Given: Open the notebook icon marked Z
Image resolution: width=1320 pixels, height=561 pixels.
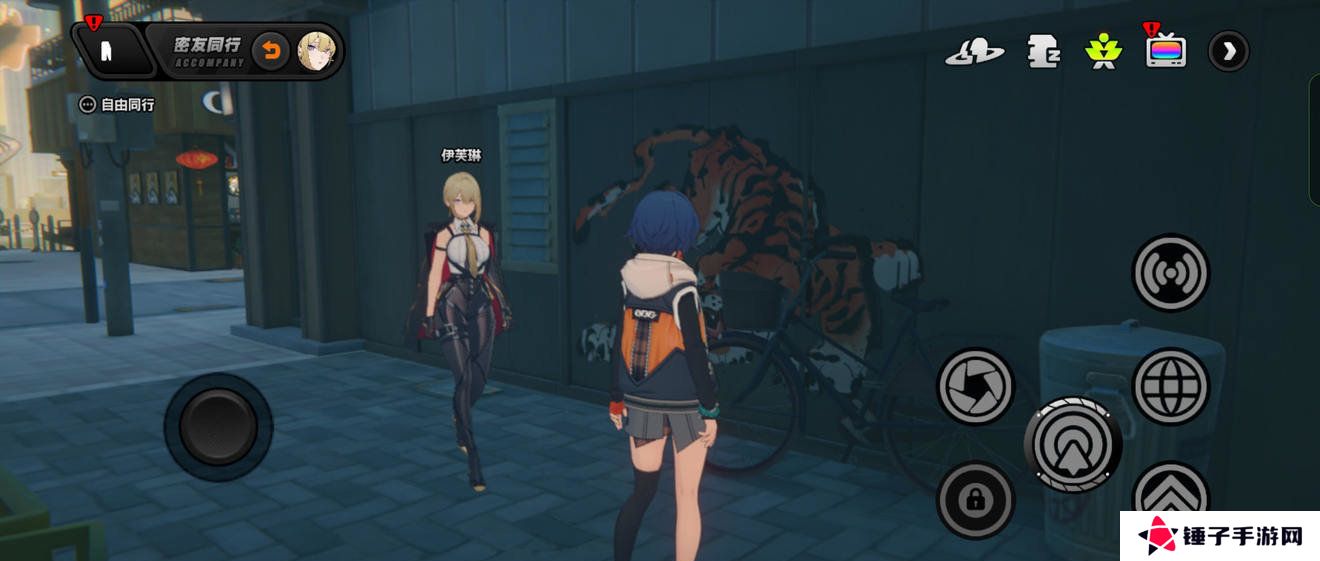Looking at the screenshot, I should point(1043,51).
